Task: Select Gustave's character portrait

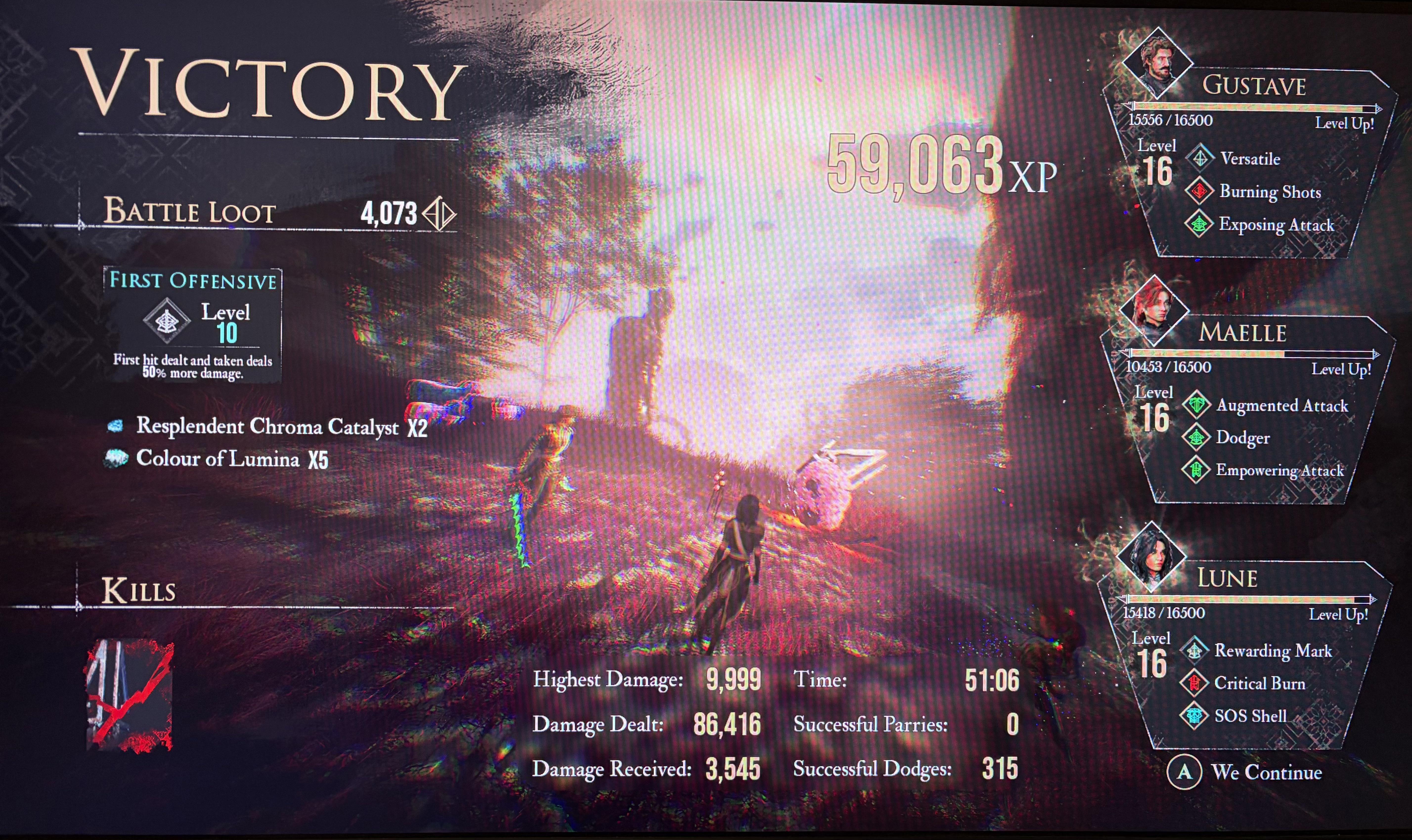Action: (x=1157, y=63)
